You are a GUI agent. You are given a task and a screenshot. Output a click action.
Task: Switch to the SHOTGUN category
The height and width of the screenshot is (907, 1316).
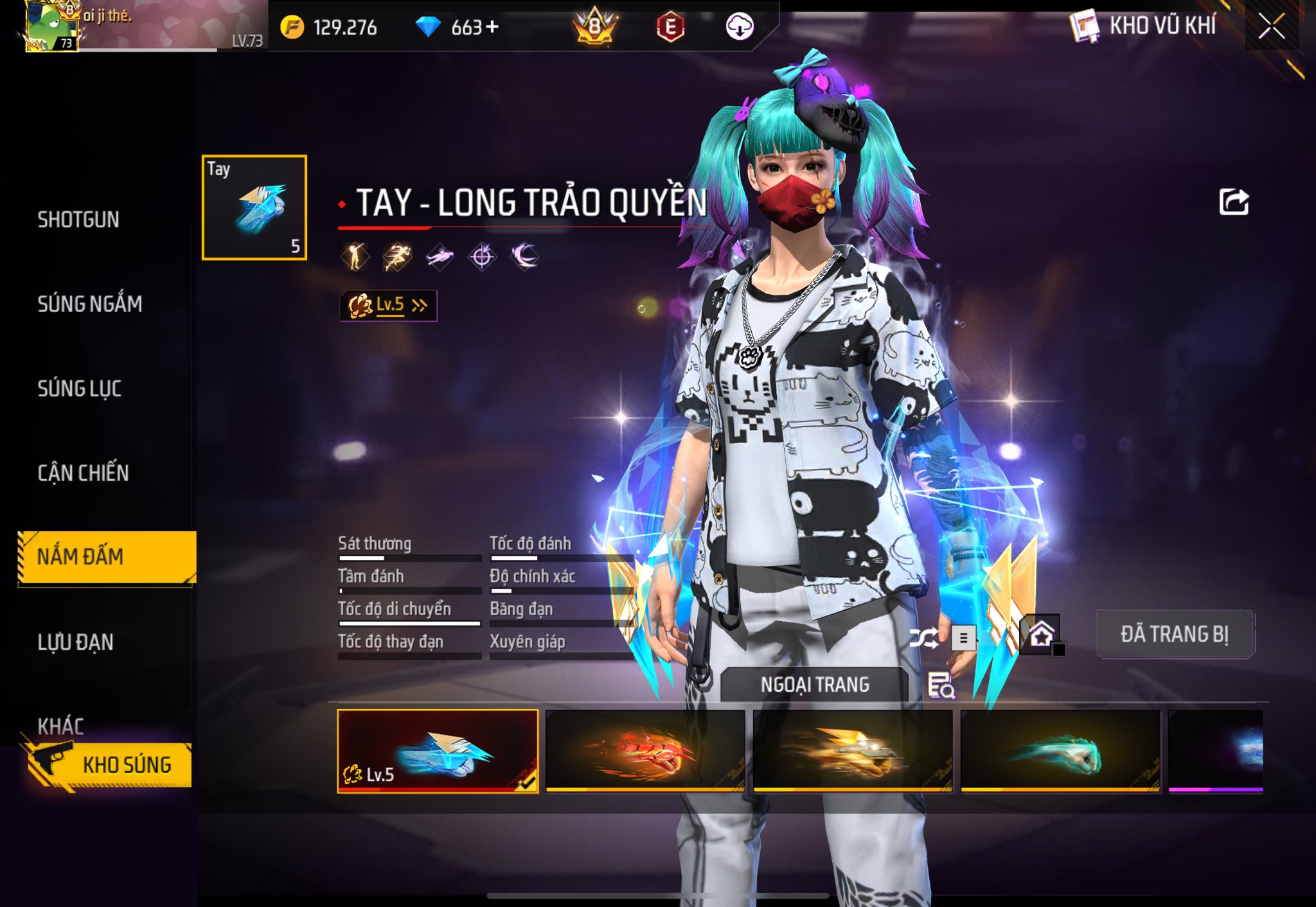(x=78, y=220)
